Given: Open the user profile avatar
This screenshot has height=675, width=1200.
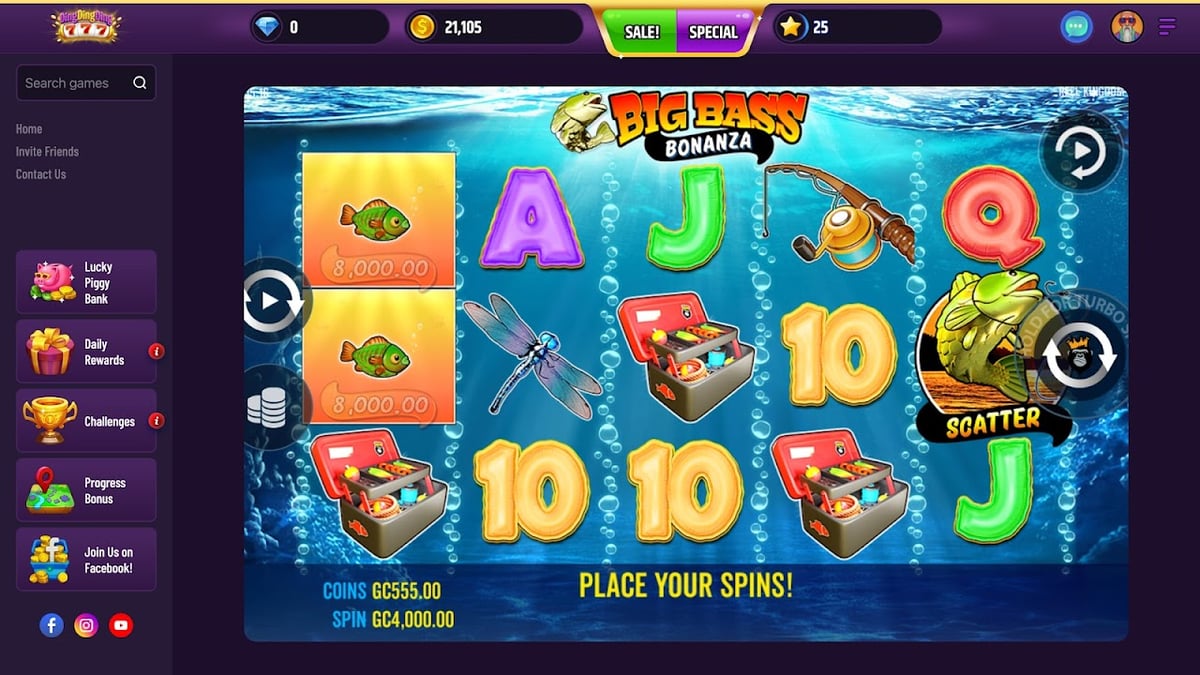Looking at the screenshot, I should [1127, 27].
